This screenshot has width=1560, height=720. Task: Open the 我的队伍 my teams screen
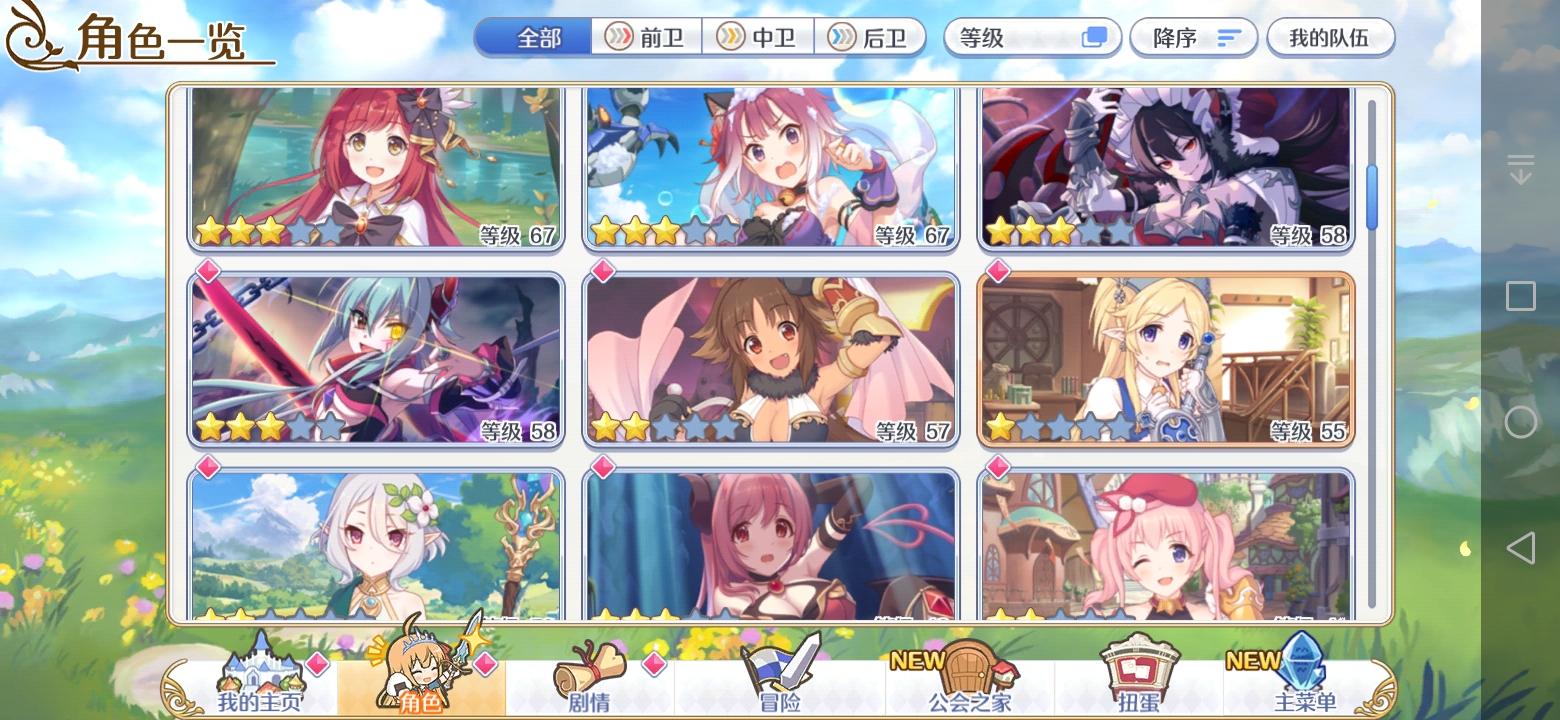pyautogui.click(x=1330, y=37)
